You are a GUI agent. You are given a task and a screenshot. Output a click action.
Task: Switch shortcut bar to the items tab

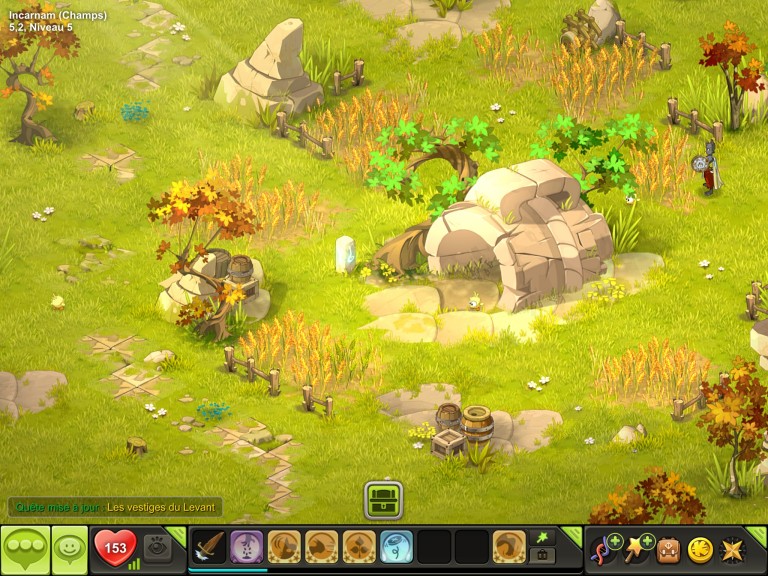coord(543,555)
